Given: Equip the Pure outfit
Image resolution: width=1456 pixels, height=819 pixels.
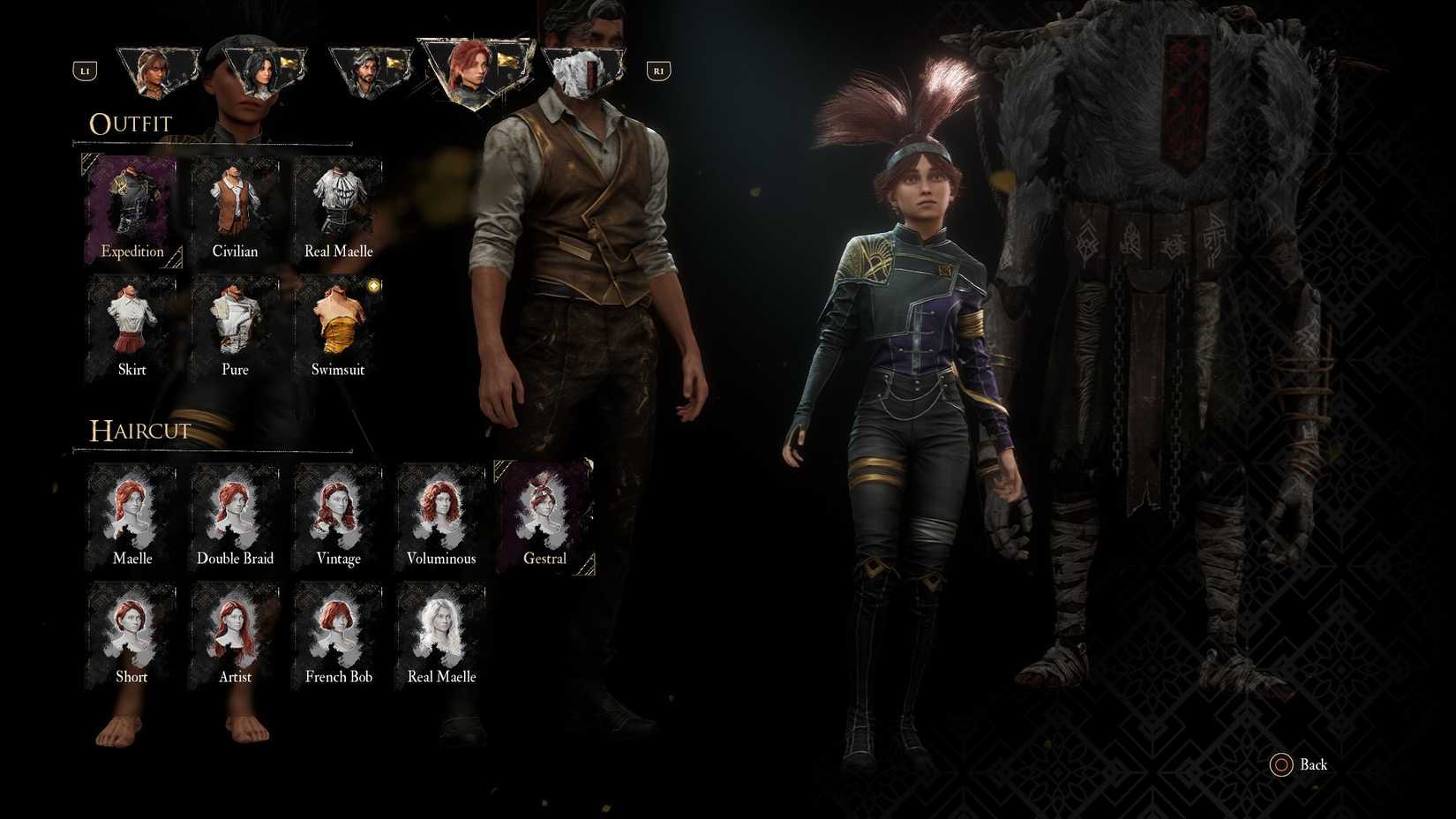Looking at the screenshot, I should point(235,322).
